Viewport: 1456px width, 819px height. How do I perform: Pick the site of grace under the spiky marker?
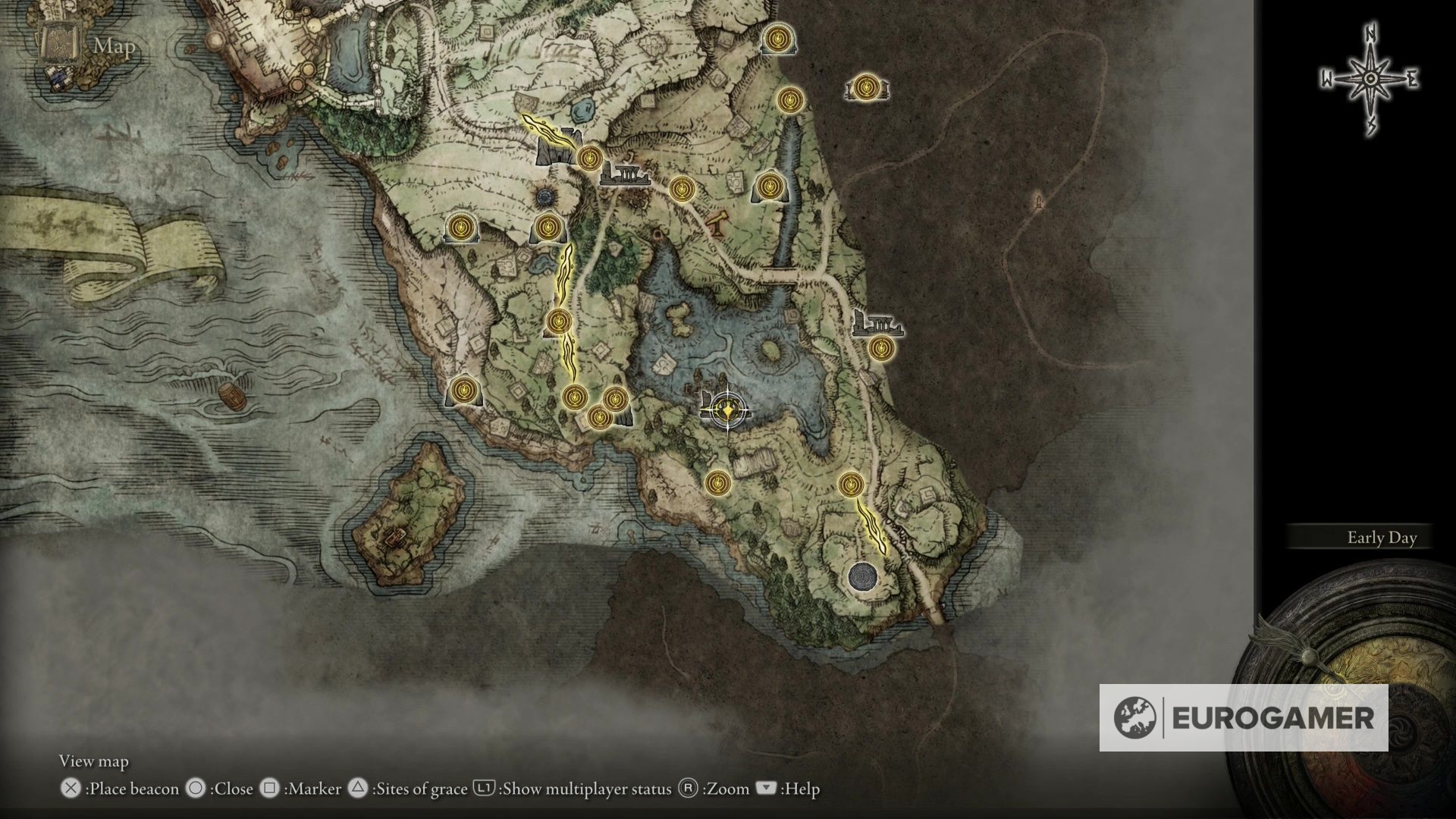547,227
